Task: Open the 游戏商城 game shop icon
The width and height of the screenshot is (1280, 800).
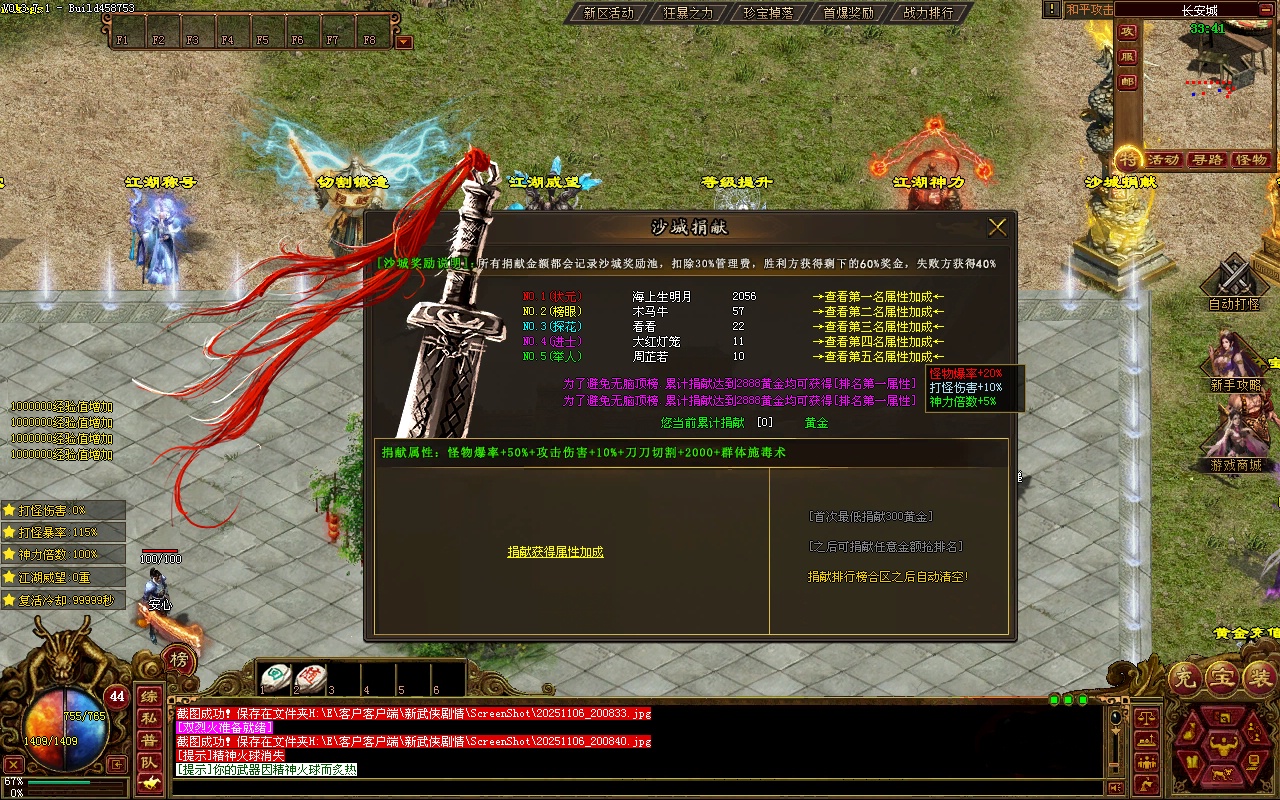Action: tap(1236, 440)
